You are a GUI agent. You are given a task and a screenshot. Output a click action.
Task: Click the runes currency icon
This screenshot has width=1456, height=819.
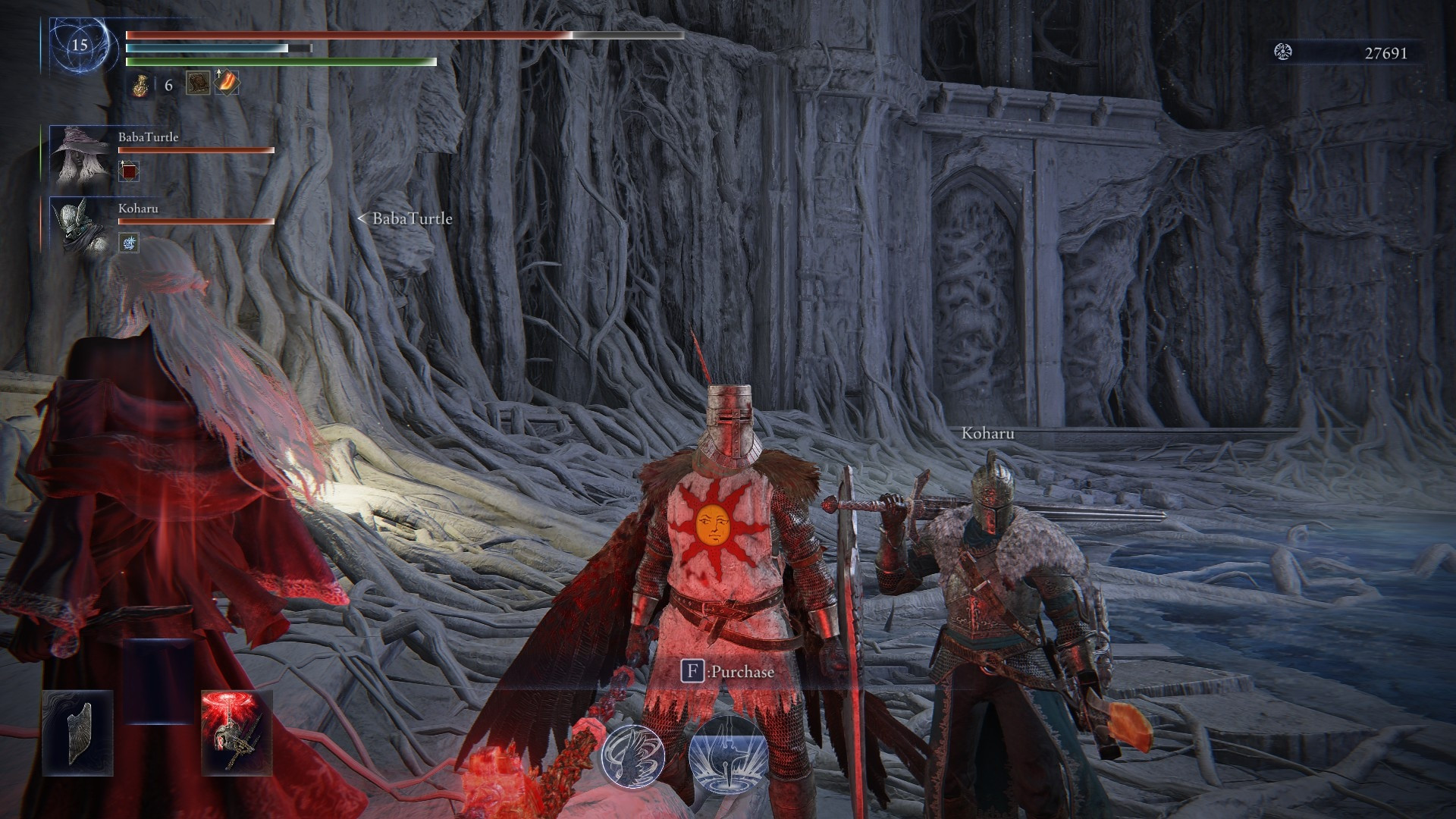pos(1283,52)
